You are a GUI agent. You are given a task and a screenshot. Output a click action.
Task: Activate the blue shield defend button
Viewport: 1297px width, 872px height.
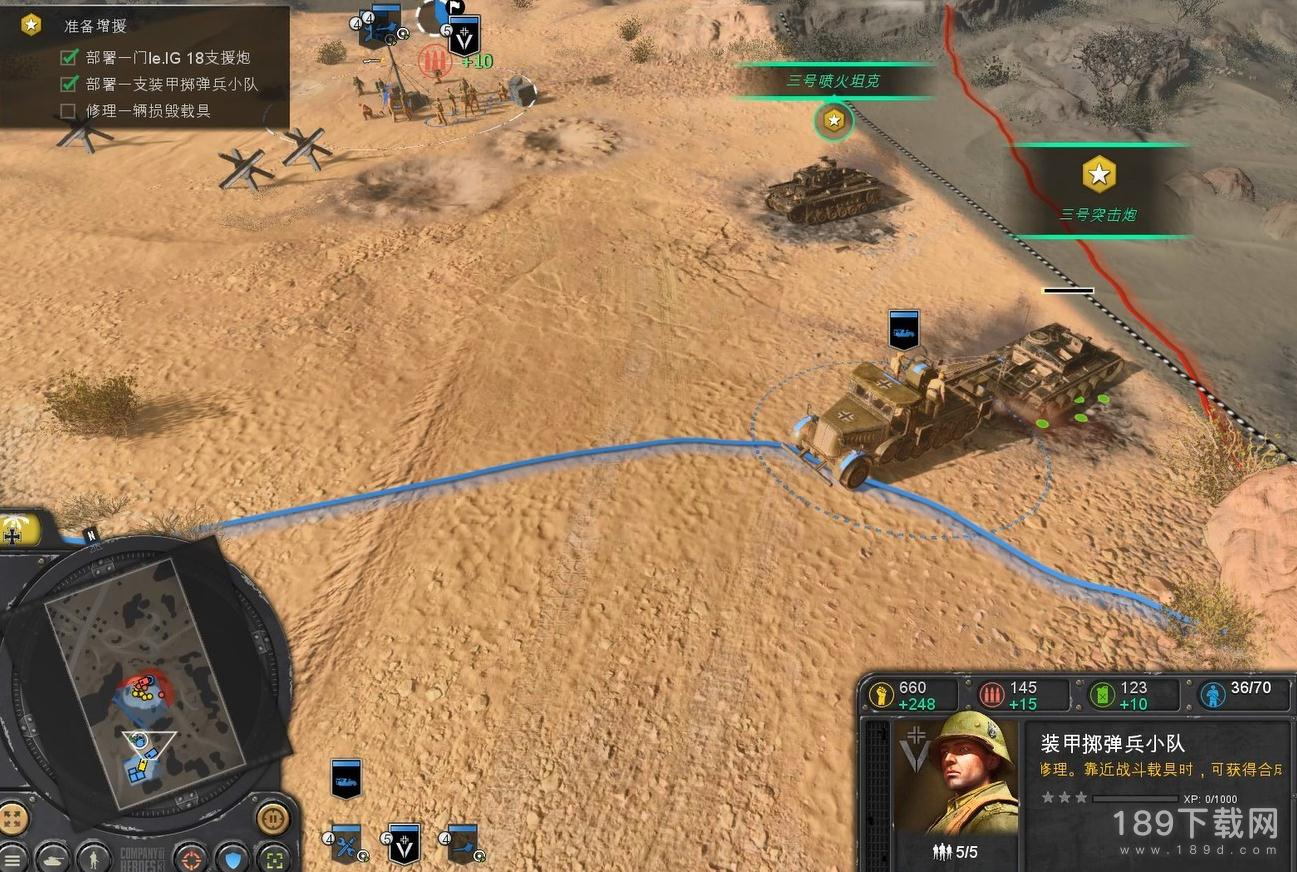[x=232, y=857]
